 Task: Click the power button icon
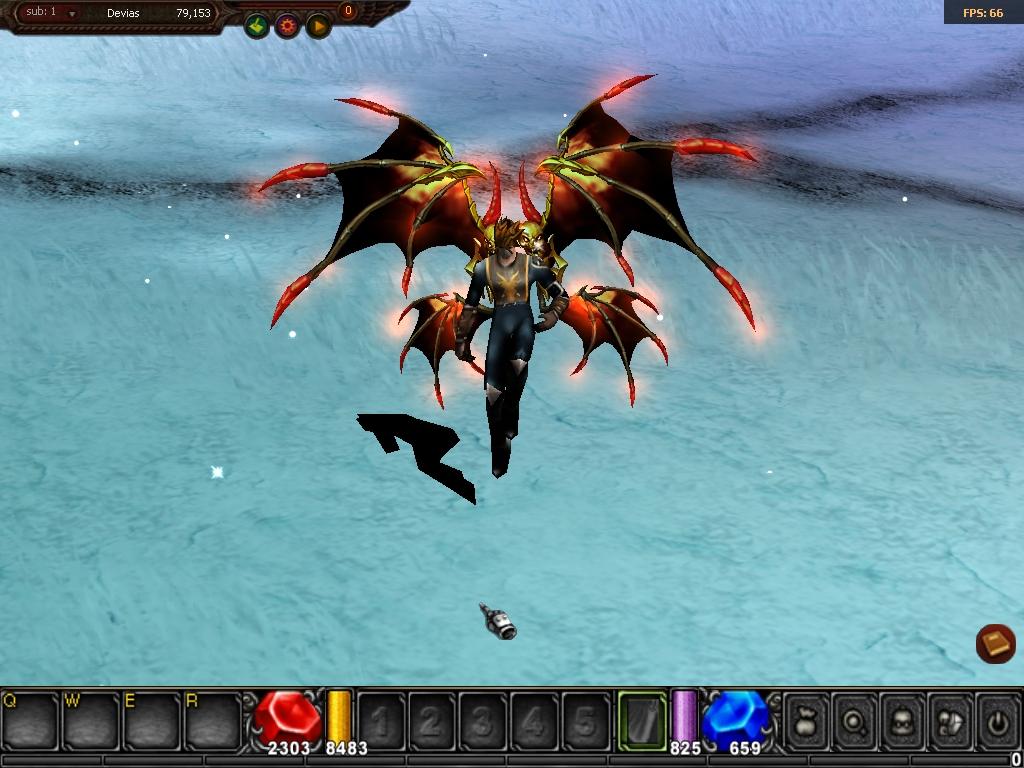click(997, 719)
